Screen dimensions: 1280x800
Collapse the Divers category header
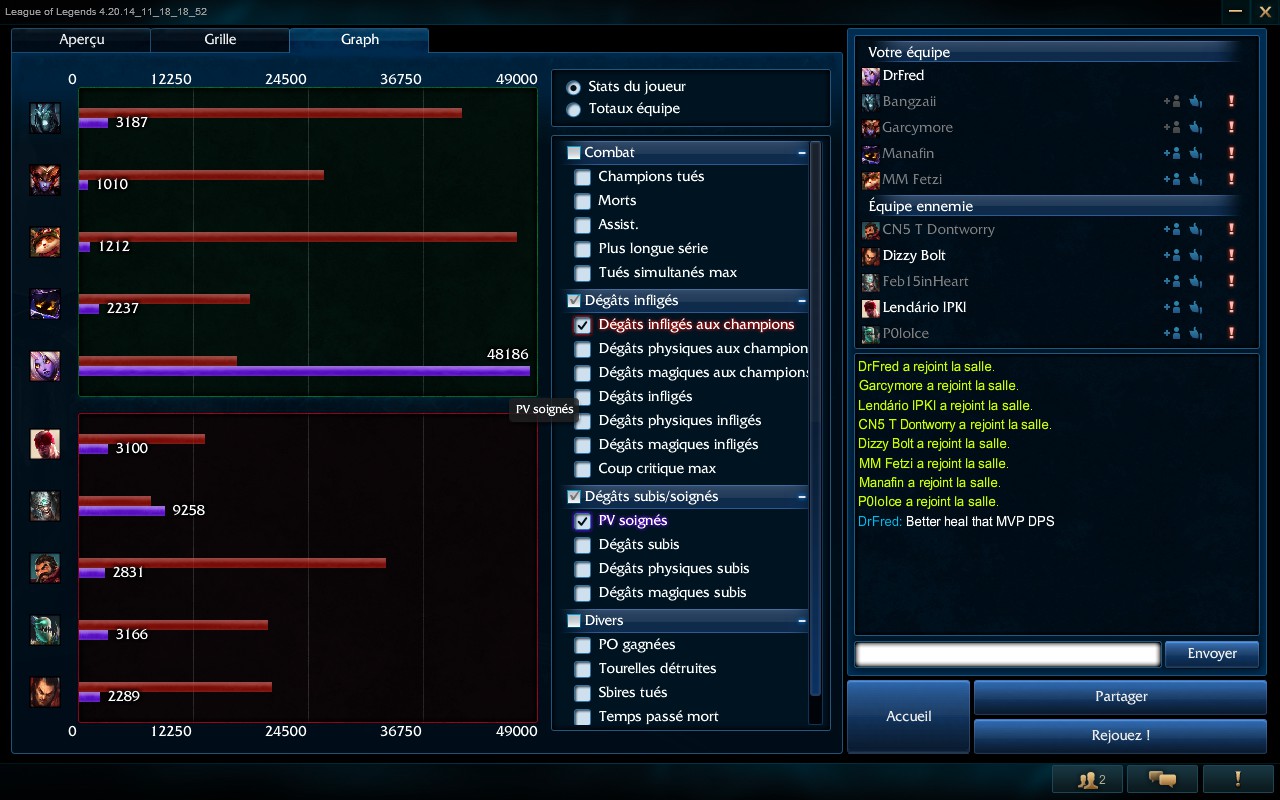pos(802,621)
